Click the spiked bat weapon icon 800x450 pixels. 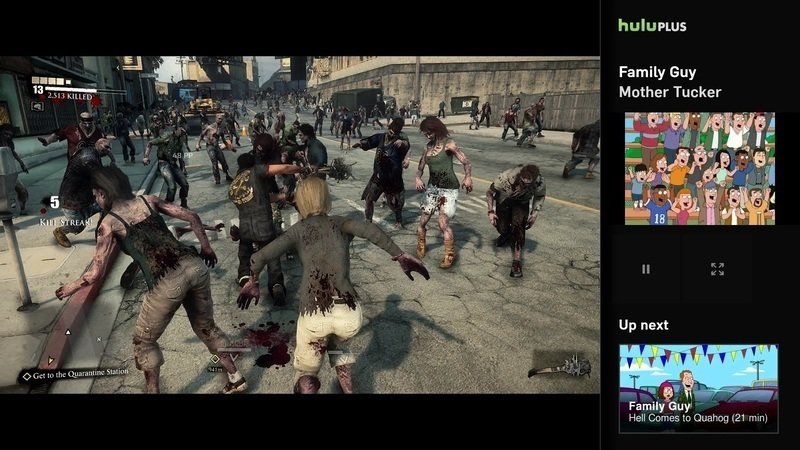562,366
